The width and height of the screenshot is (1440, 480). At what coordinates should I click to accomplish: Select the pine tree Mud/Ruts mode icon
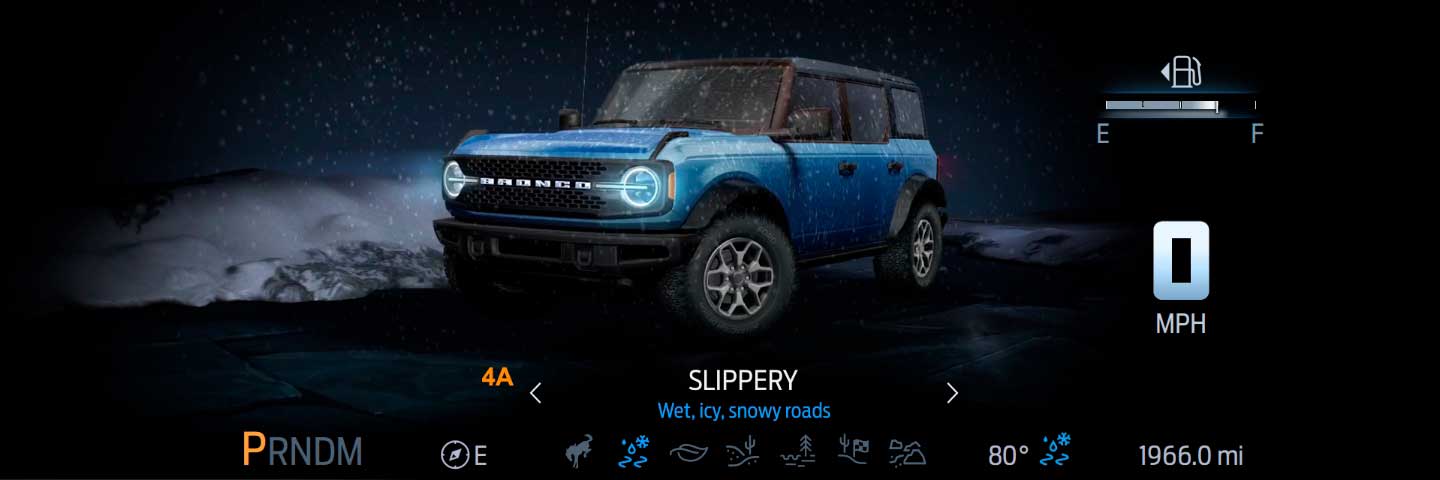pos(798,453)
